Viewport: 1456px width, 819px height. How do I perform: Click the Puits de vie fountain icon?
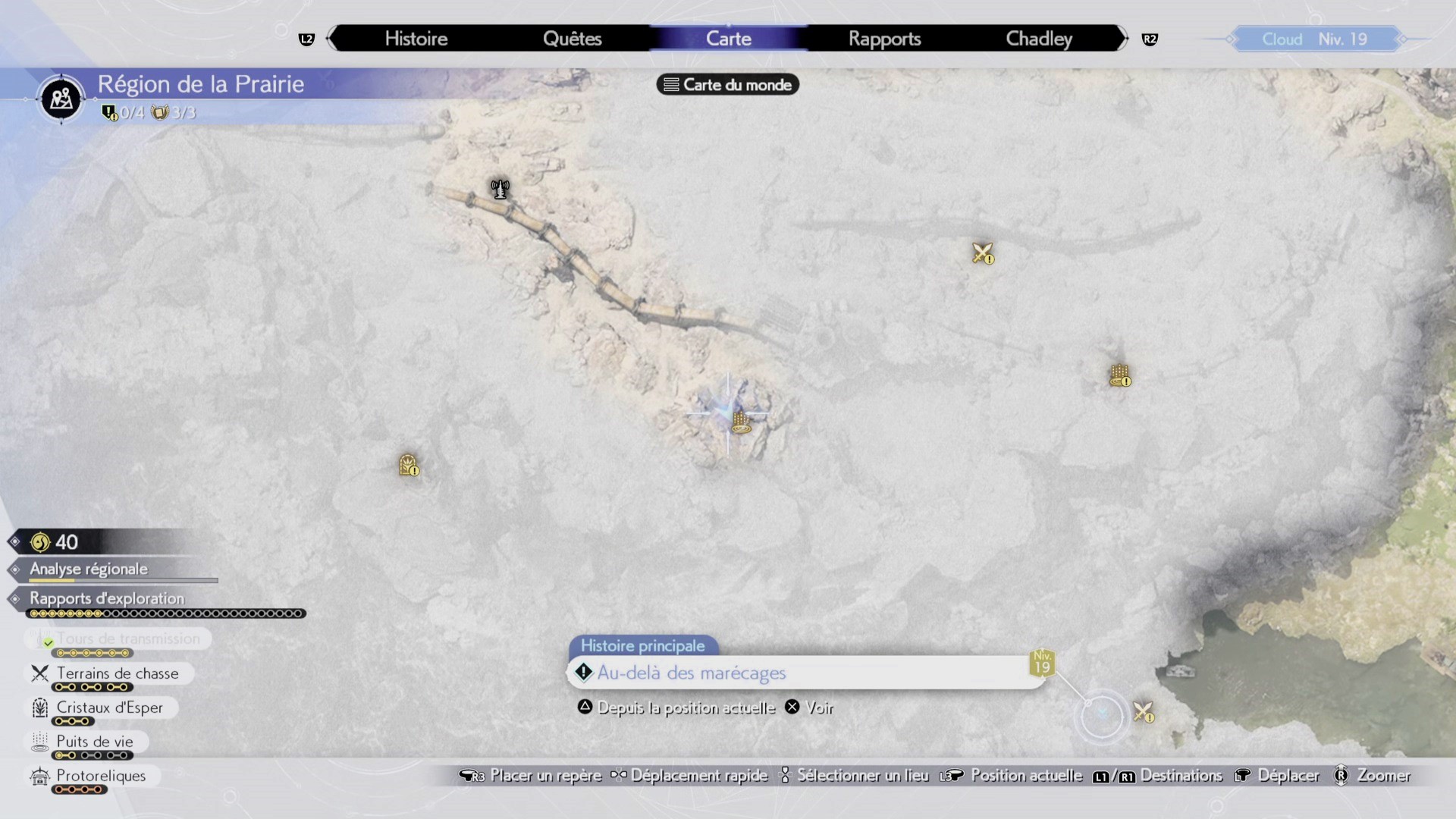39,742
